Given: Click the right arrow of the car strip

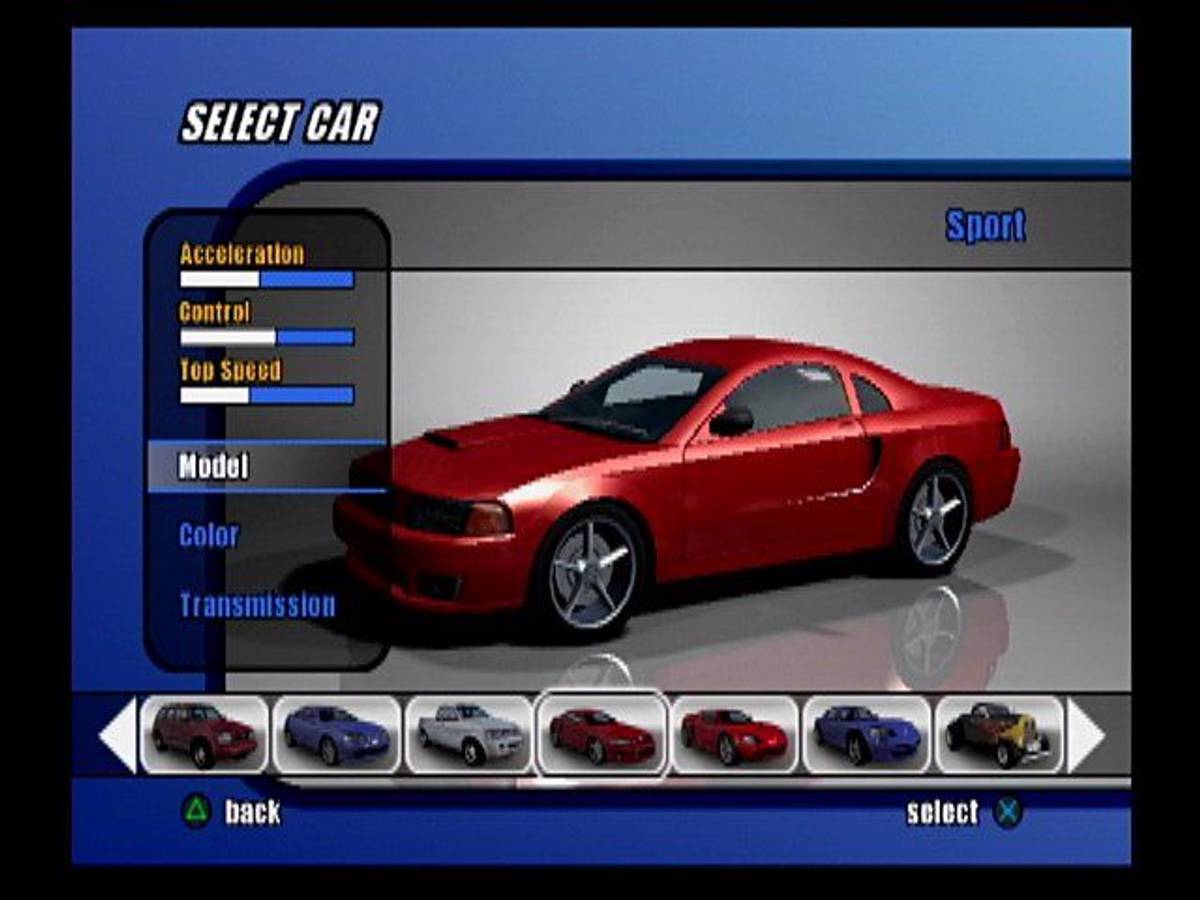Looking at the screenshot, I should 1085,736.
